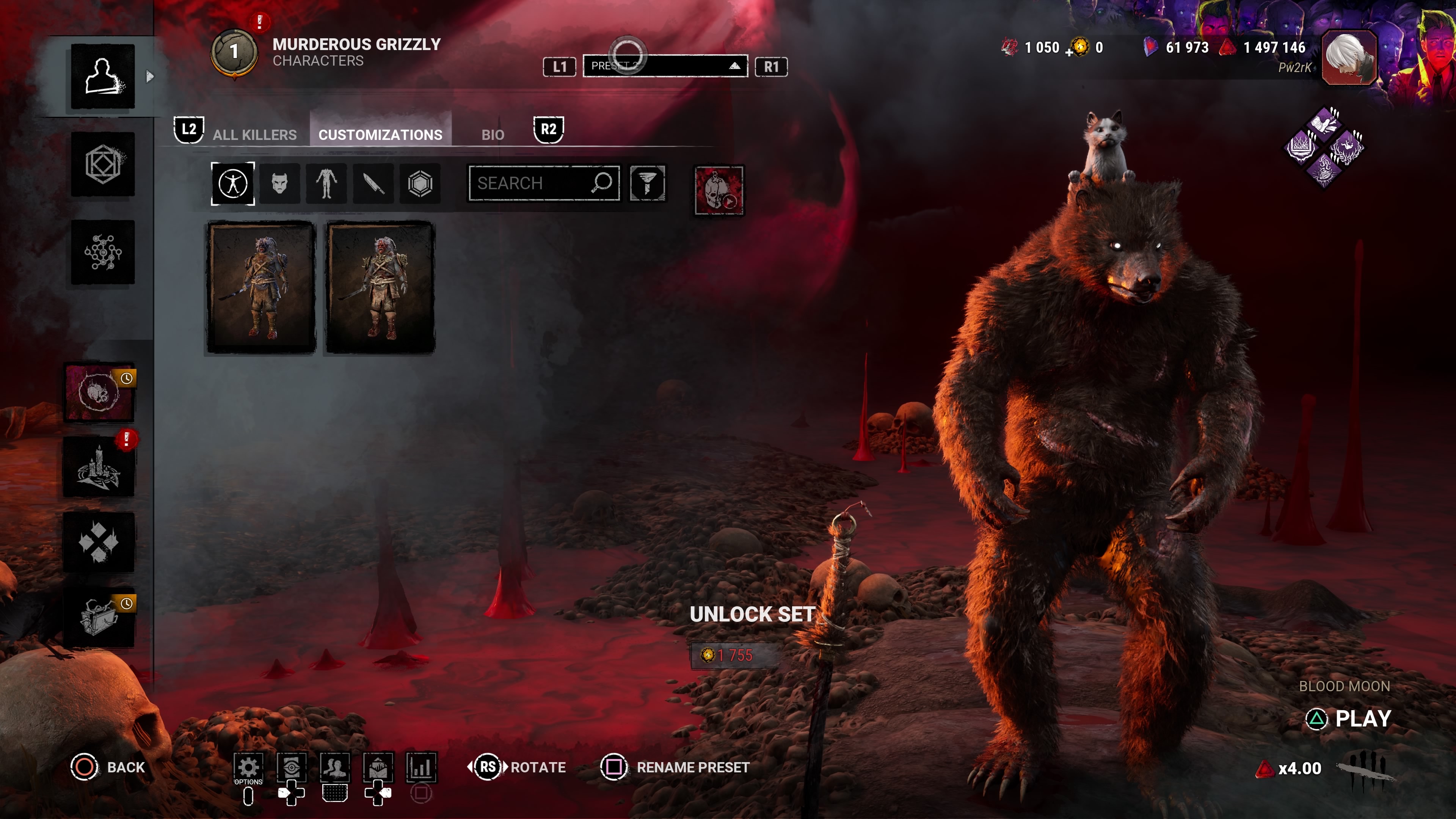Open the loadout hexagon side menu
This screenshot has height=819, width=1456.
103,165
